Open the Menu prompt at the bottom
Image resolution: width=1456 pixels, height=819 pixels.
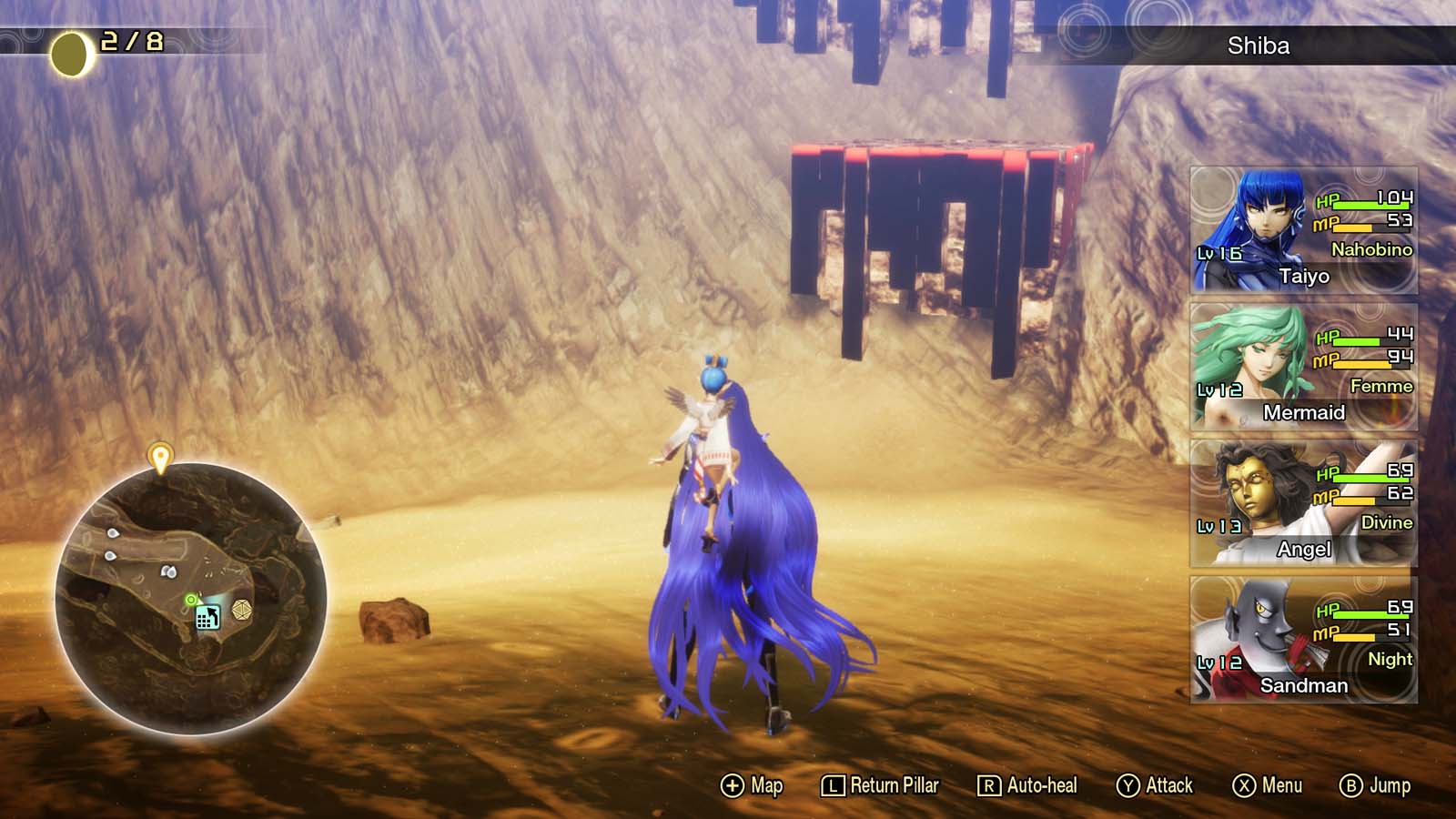pos(1282,784)
